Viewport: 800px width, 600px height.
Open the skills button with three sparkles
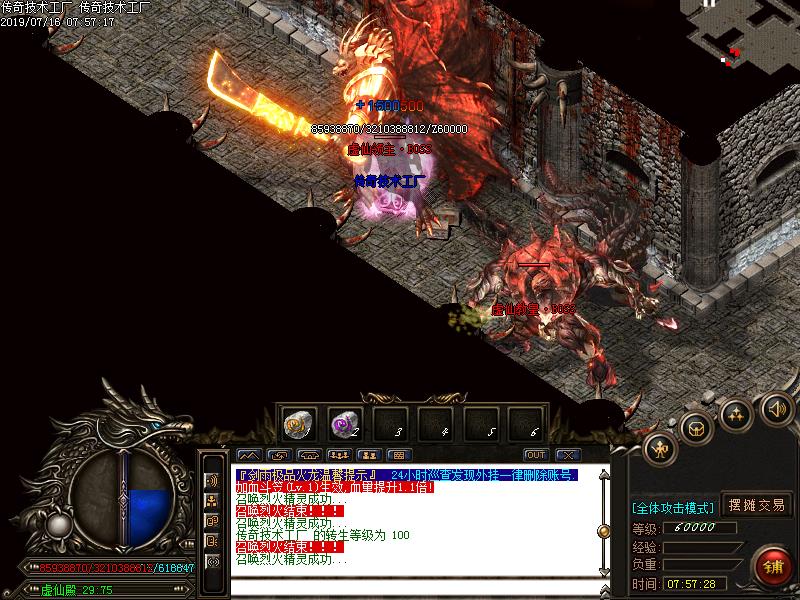coord(736,413)
